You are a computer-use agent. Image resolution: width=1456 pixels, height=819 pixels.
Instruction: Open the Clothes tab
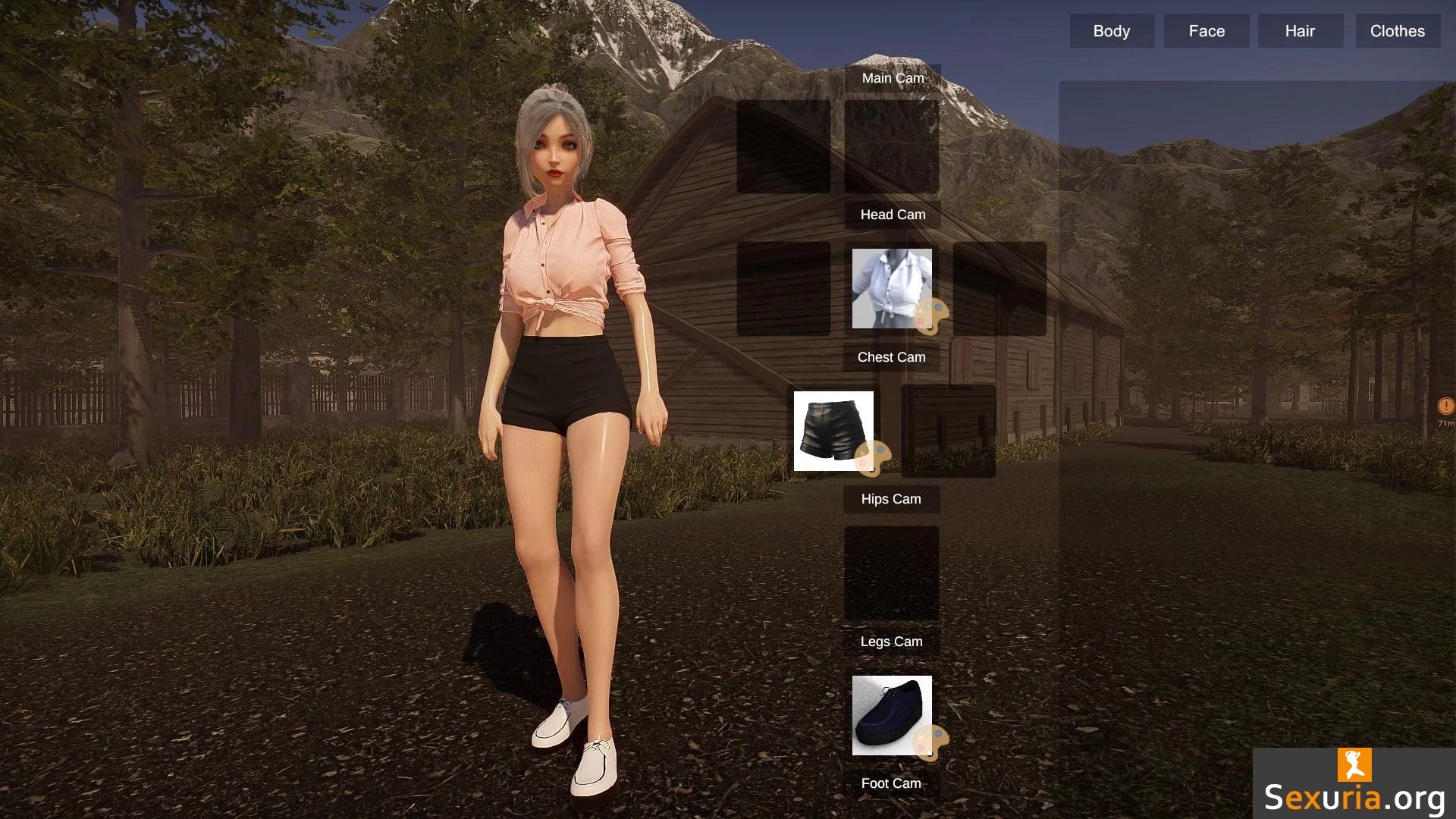[1397, 31]
